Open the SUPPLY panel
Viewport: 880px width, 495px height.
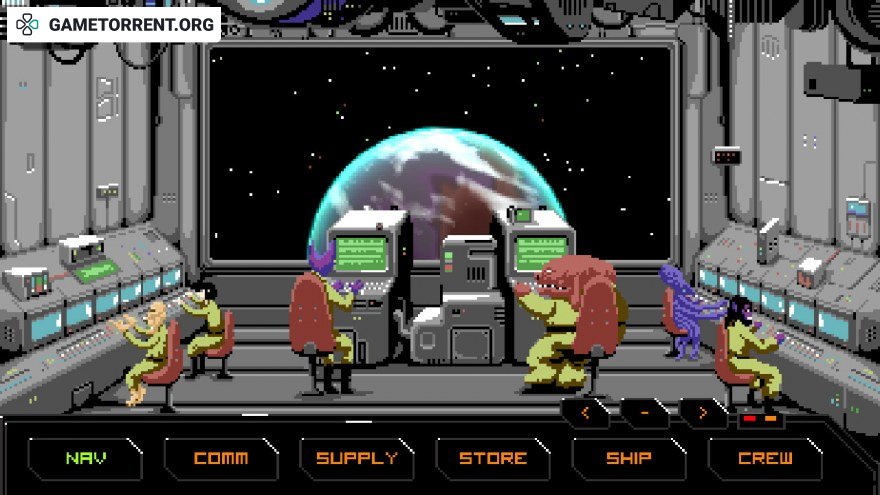(x=357, y=459)
